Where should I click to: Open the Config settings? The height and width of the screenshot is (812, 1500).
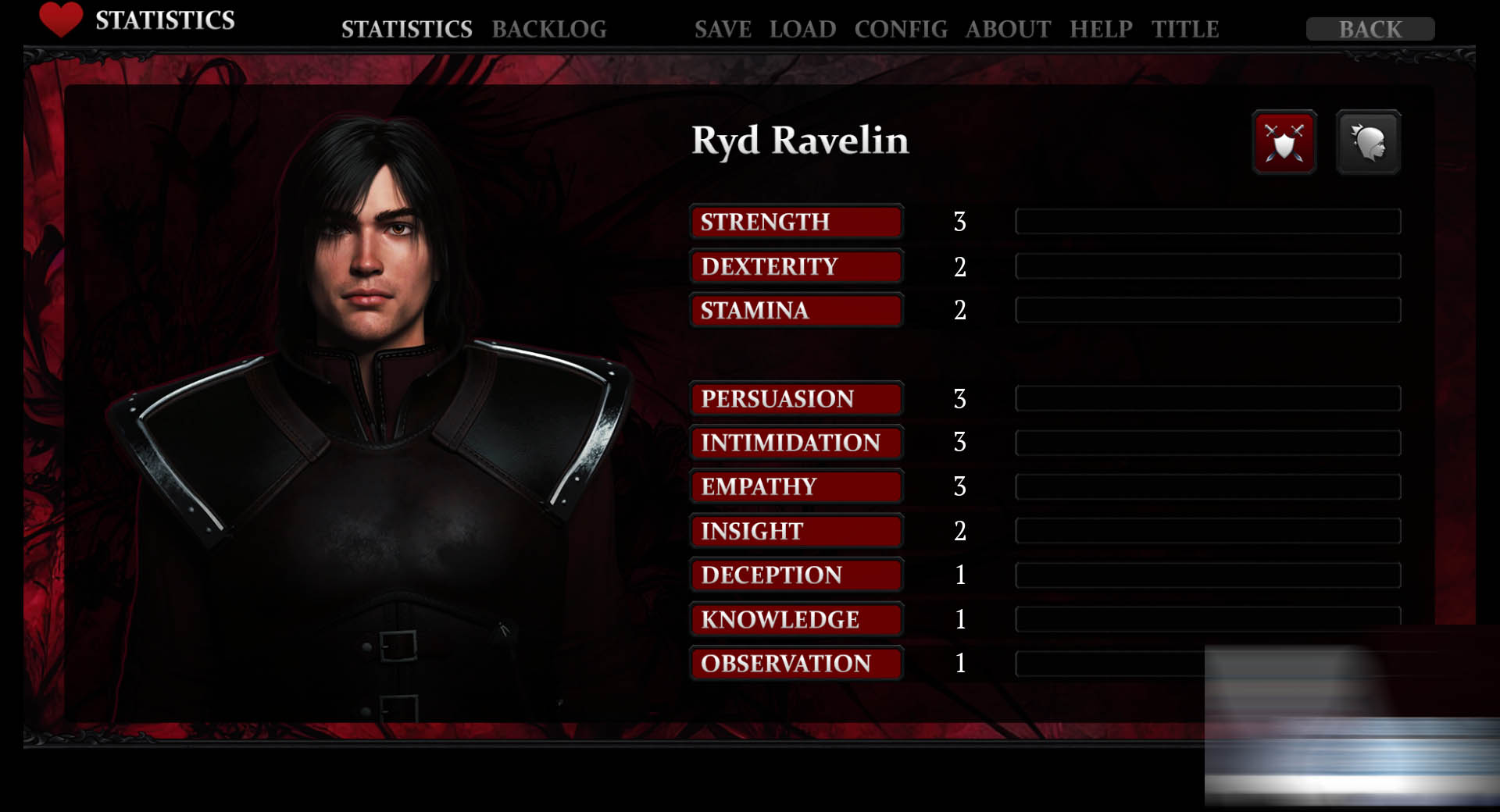(900, 29)
